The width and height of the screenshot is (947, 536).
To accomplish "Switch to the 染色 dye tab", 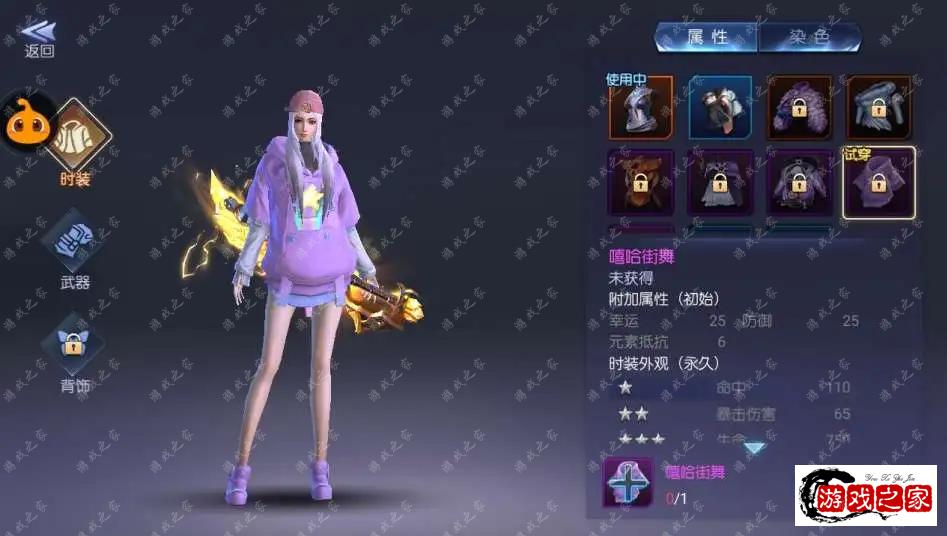I will pyautogui.click(x=809, y=38).
